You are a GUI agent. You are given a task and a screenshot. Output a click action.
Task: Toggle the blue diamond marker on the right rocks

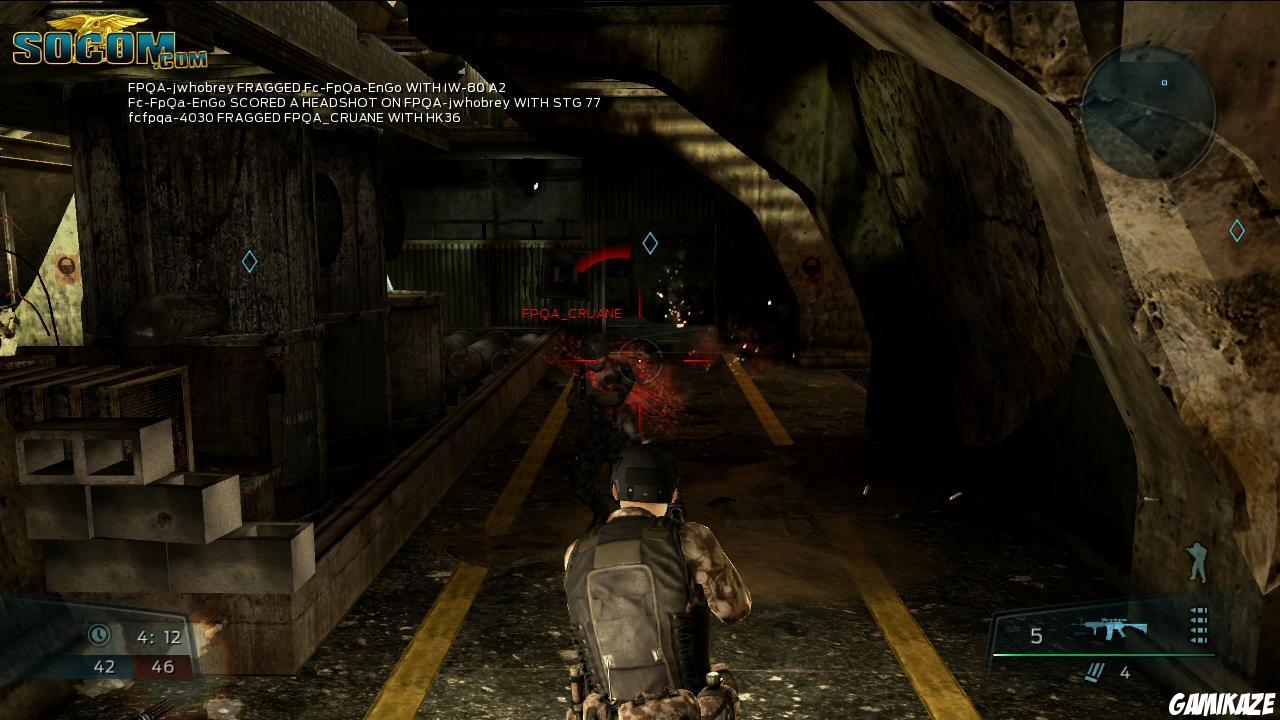point(1236,230)
